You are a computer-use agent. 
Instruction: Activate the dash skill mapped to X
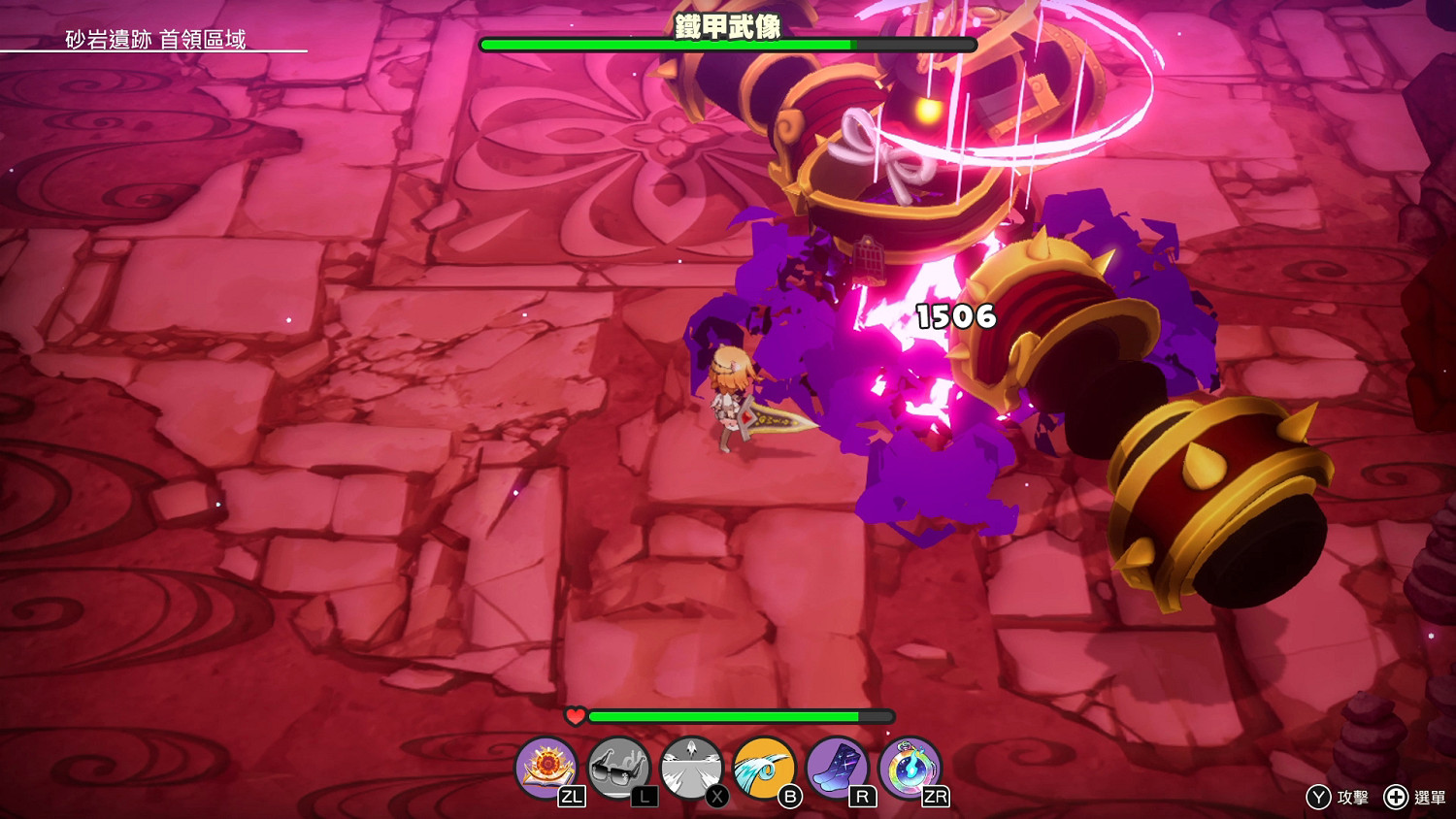(x=689, y=767)
